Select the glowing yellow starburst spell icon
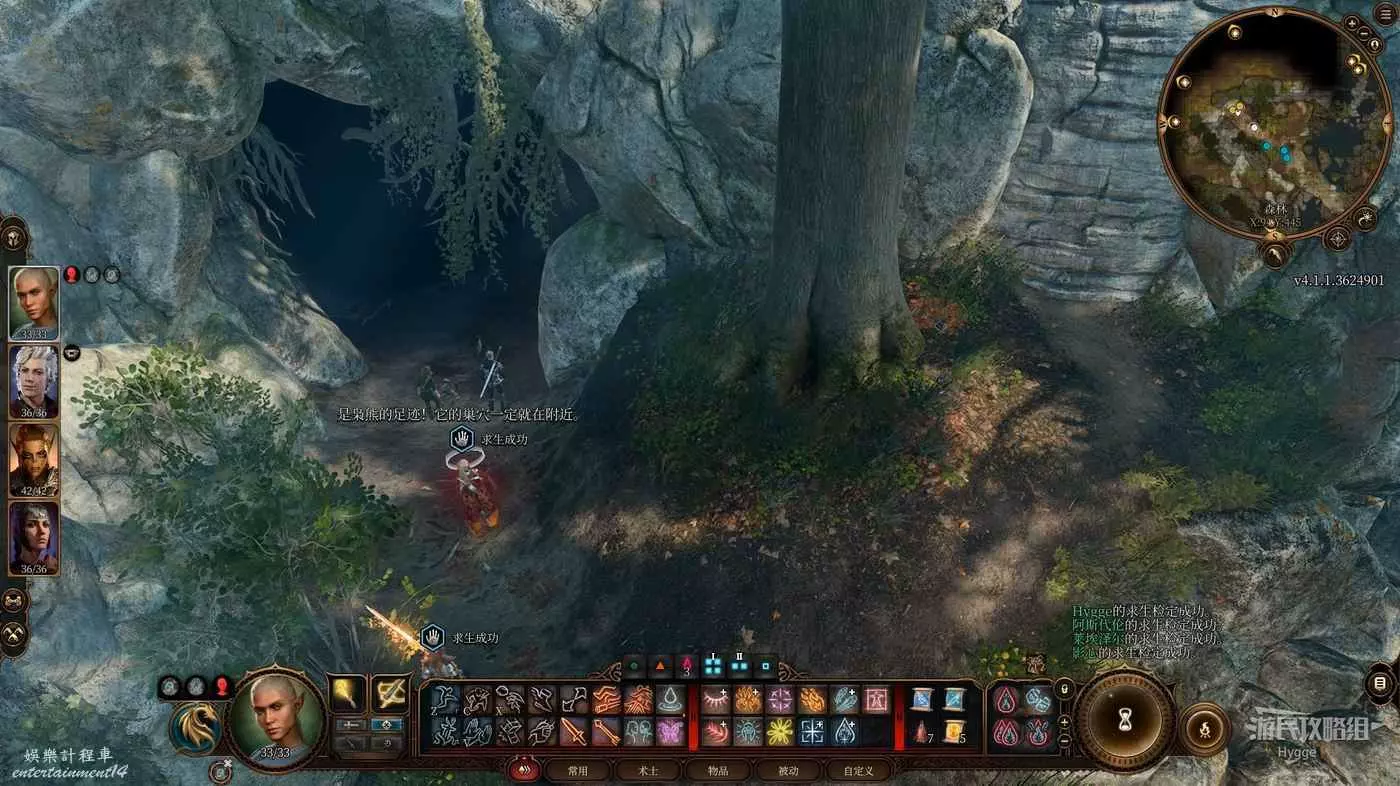1400x786 pixels. pyautogui.click(x=779, y=731)
